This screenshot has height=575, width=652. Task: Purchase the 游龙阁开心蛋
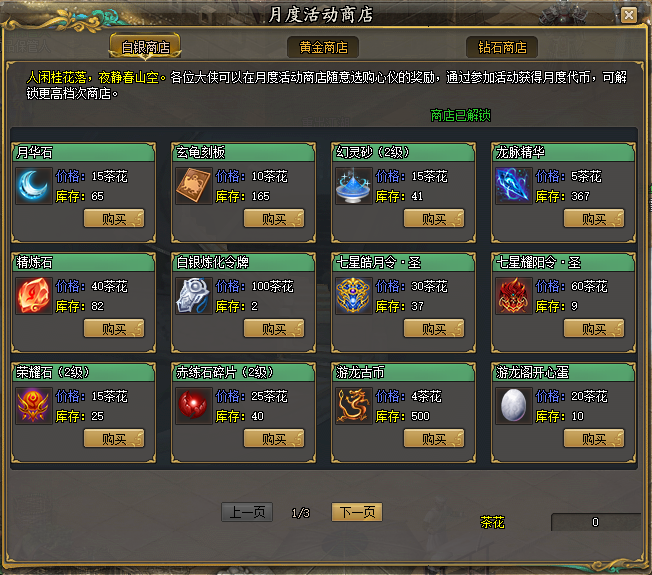click(x=594, y=439)
